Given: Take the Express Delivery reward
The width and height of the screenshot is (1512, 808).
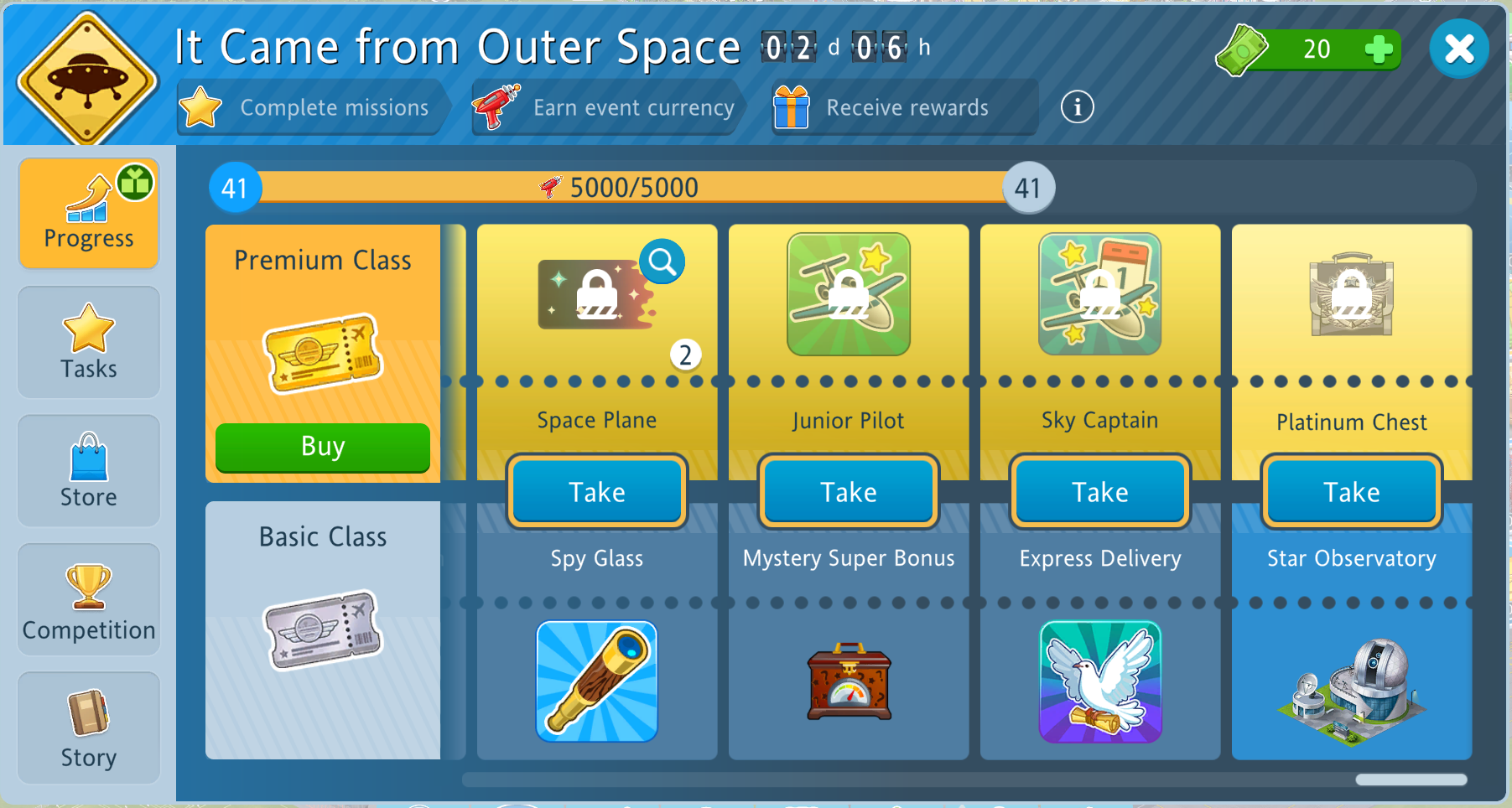Looking at the screenshot, I should [1100, 492].
